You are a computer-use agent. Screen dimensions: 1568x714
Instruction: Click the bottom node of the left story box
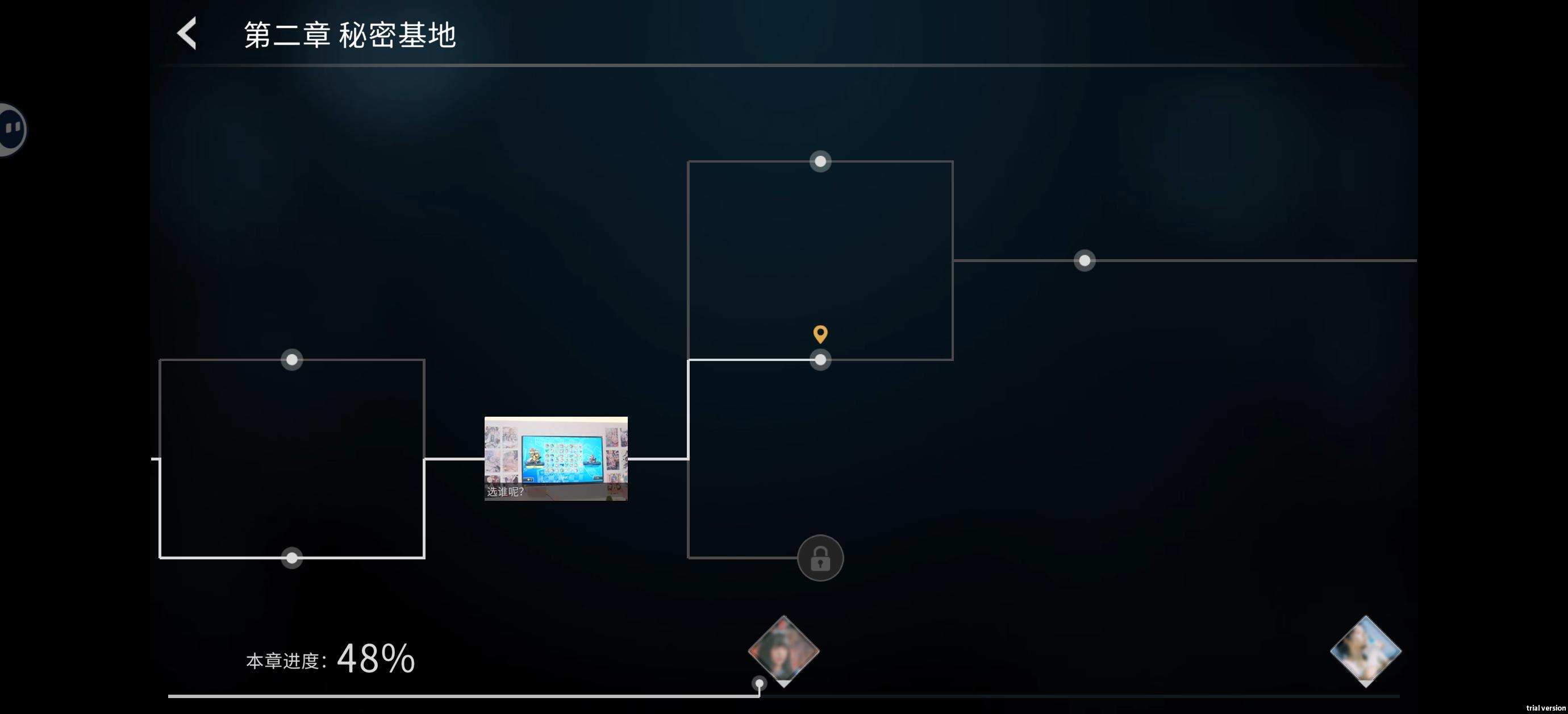[291, 558]
